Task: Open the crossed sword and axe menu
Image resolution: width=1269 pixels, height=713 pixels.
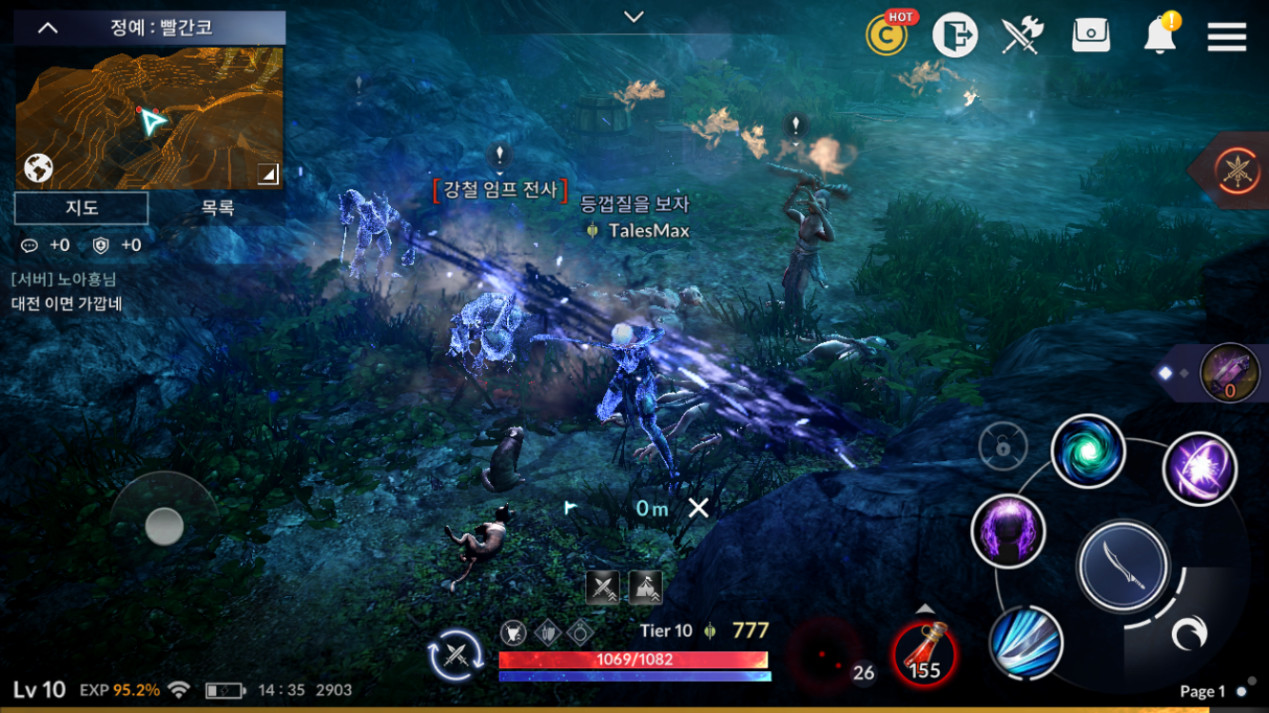Action: 1022,36
